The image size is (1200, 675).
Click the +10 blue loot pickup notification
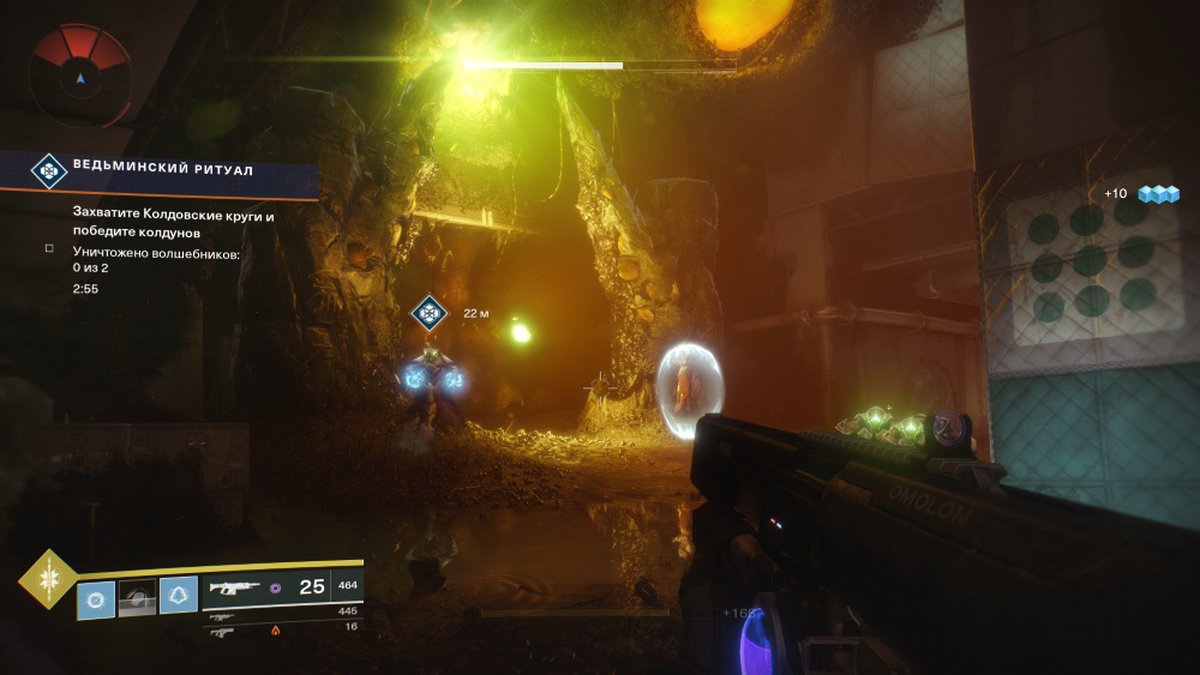point(1141,194)
